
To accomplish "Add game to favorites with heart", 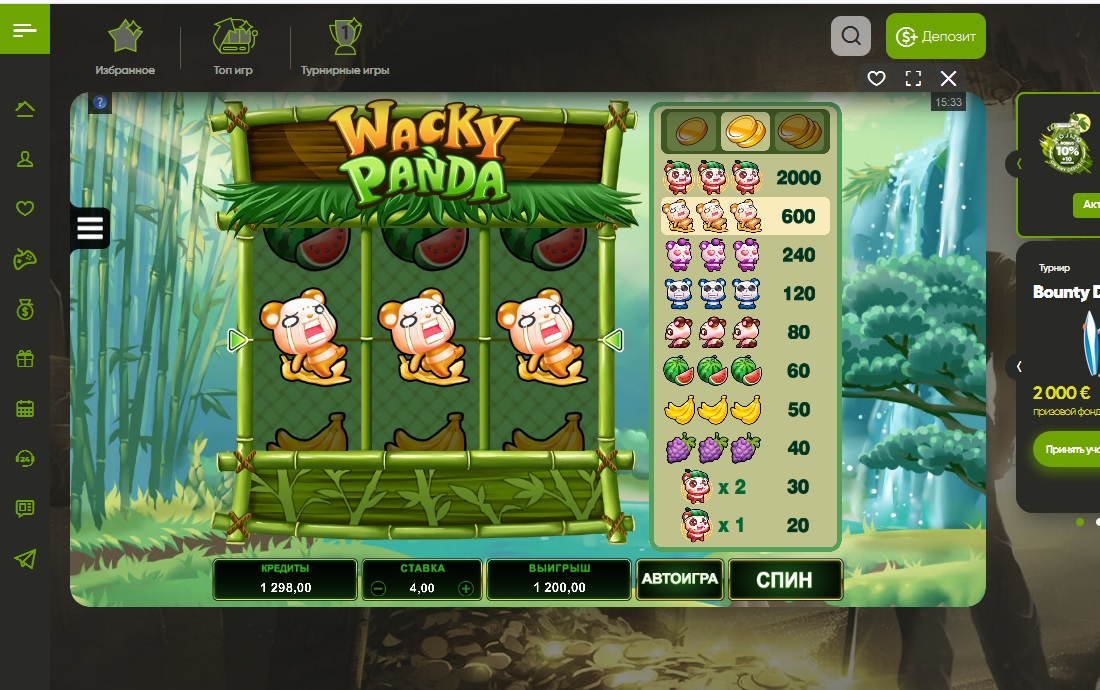I will (876, 78).
